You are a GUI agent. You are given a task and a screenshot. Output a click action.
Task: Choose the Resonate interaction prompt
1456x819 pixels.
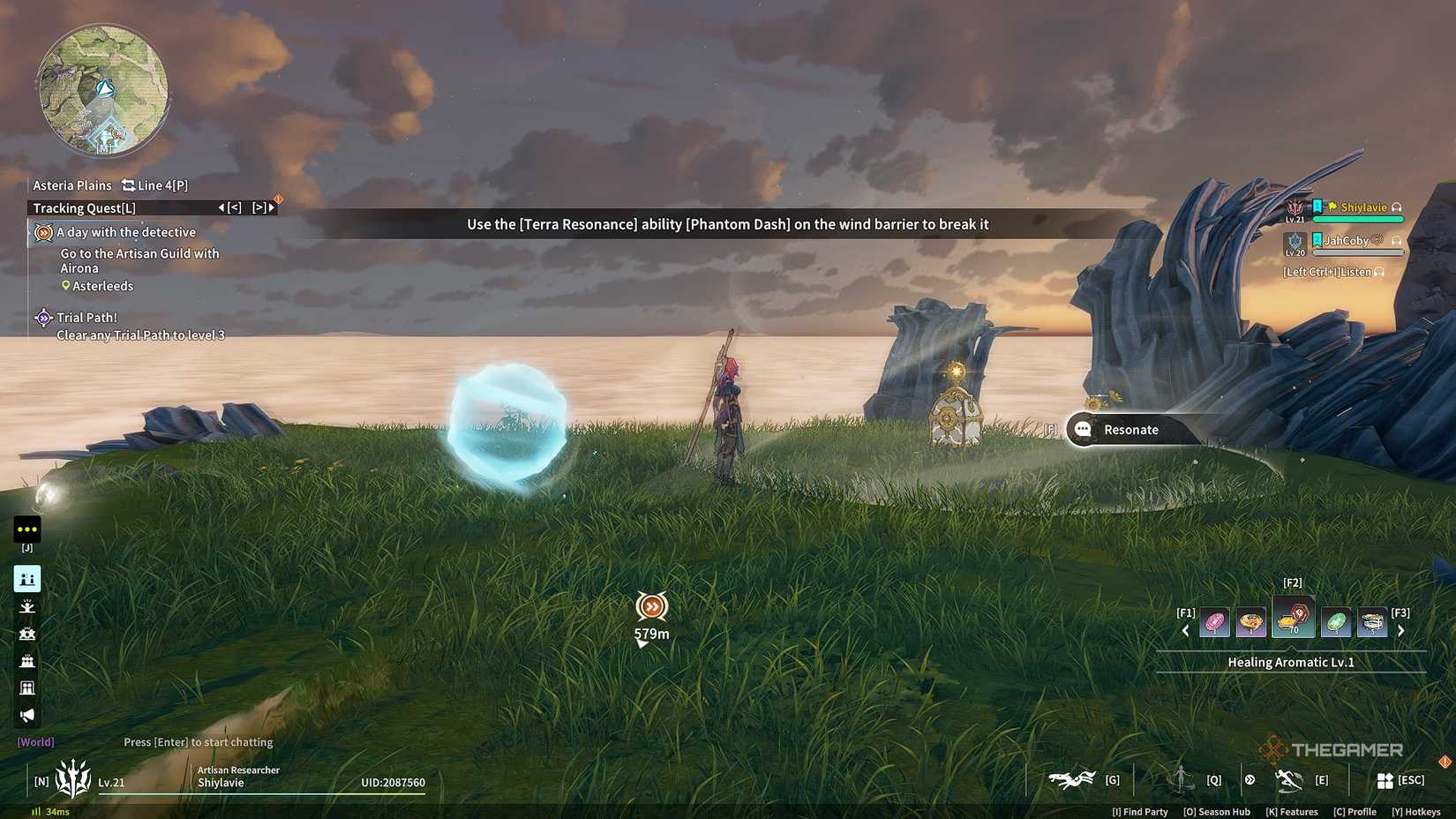(x=1130, y=430)
